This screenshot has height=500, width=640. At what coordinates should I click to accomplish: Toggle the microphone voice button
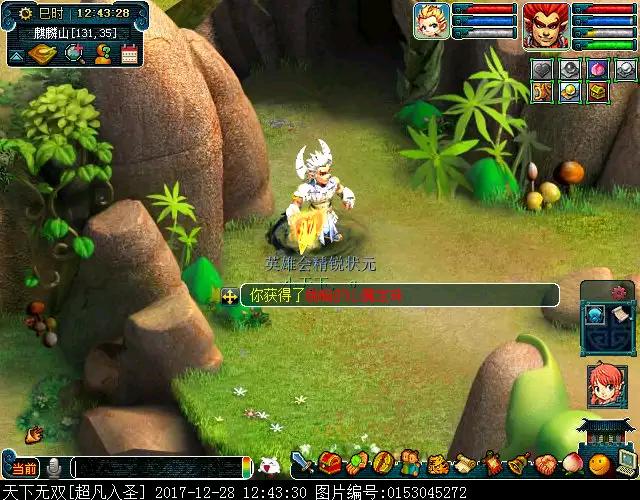(x=55, y=468)
